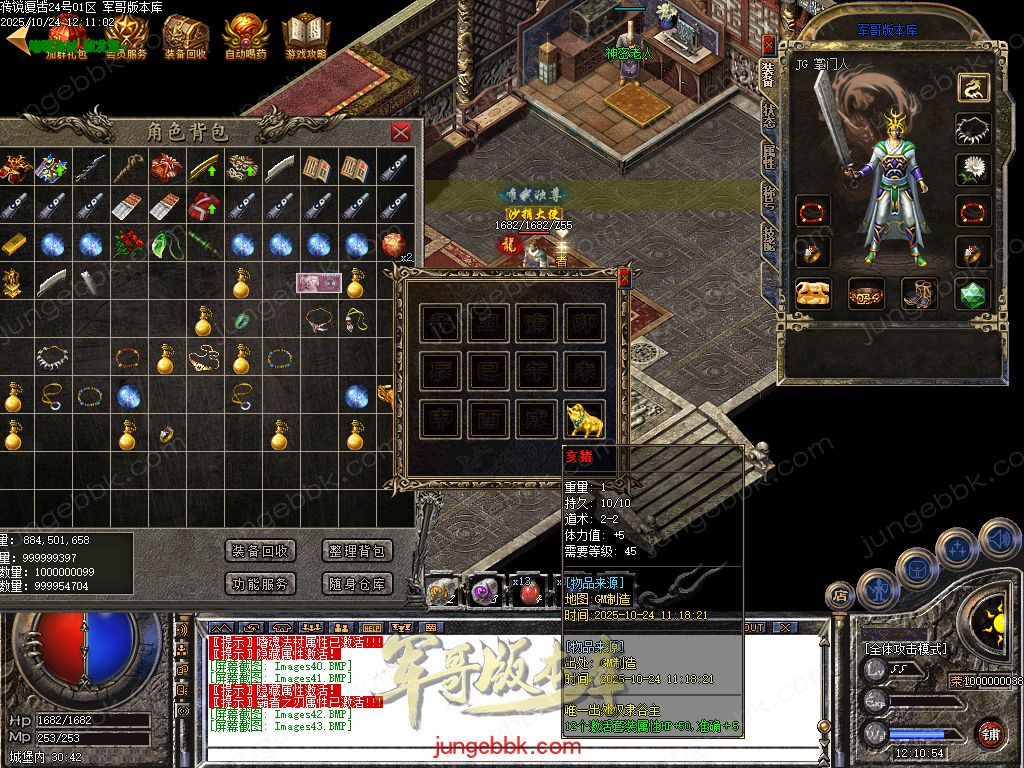Select the boots equipment slot
Viewport: 1024px width, 768px height.
click(x=919, y=293)
